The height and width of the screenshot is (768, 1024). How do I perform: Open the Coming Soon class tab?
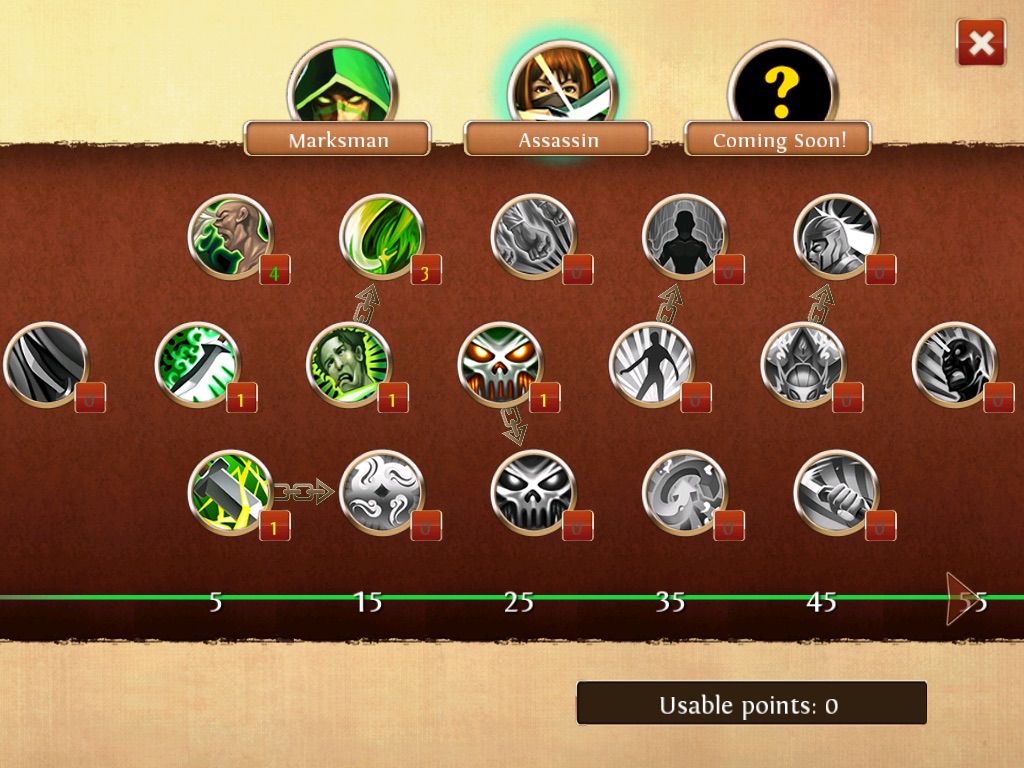pyautogui.click(x=778, y=139)
